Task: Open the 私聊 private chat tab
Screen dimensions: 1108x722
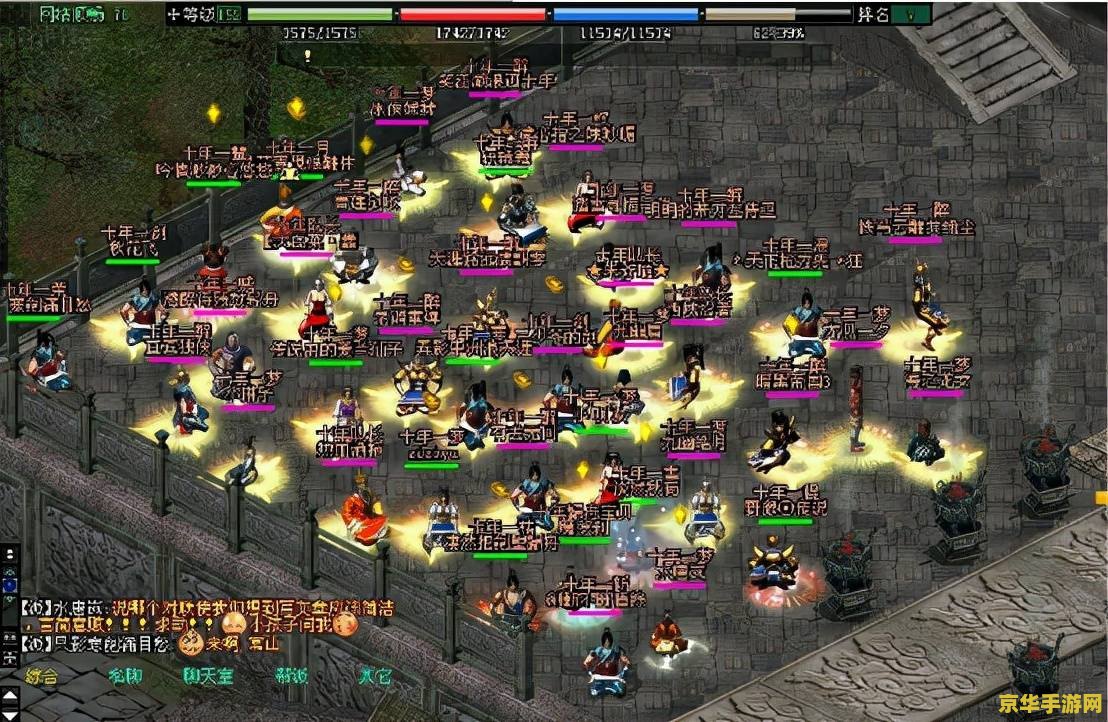Action: coord(126,676)
